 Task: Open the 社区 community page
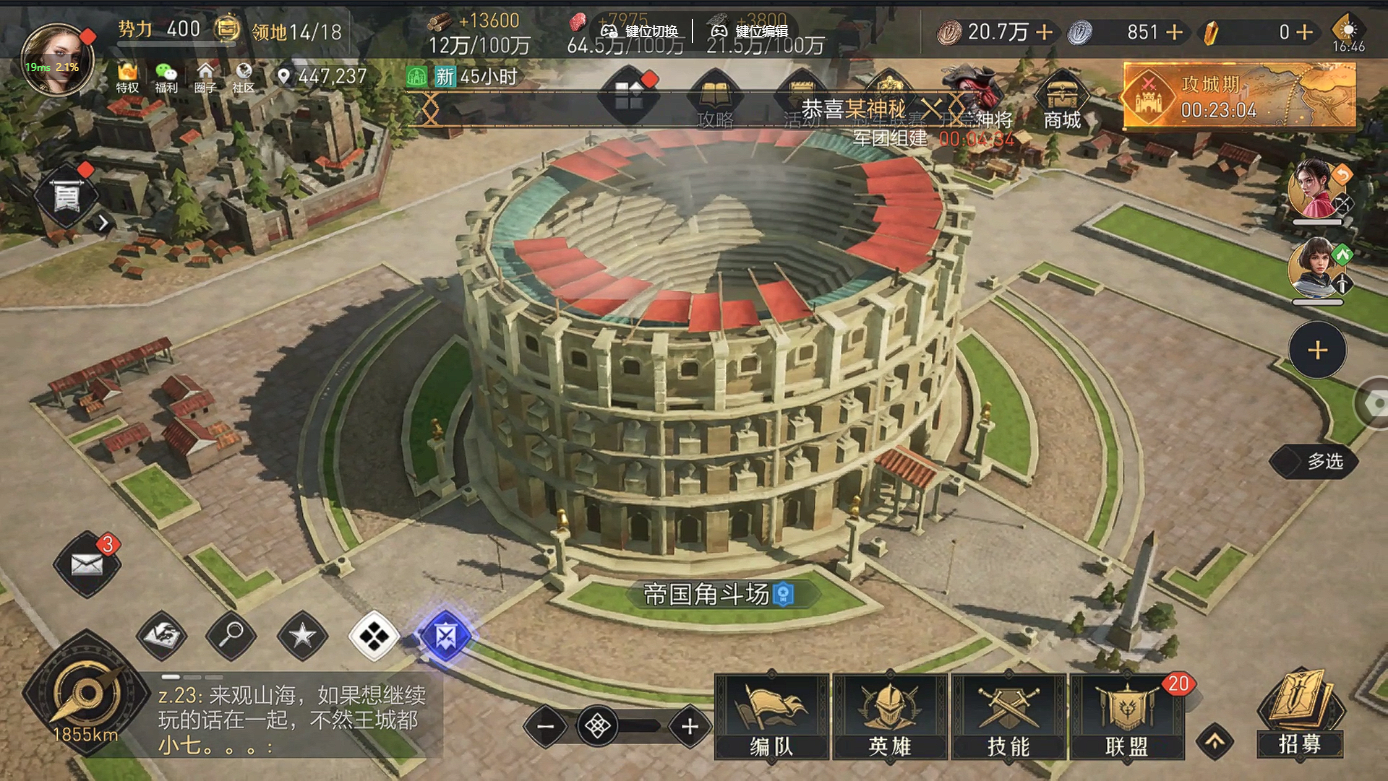click(x=243, y=76)
